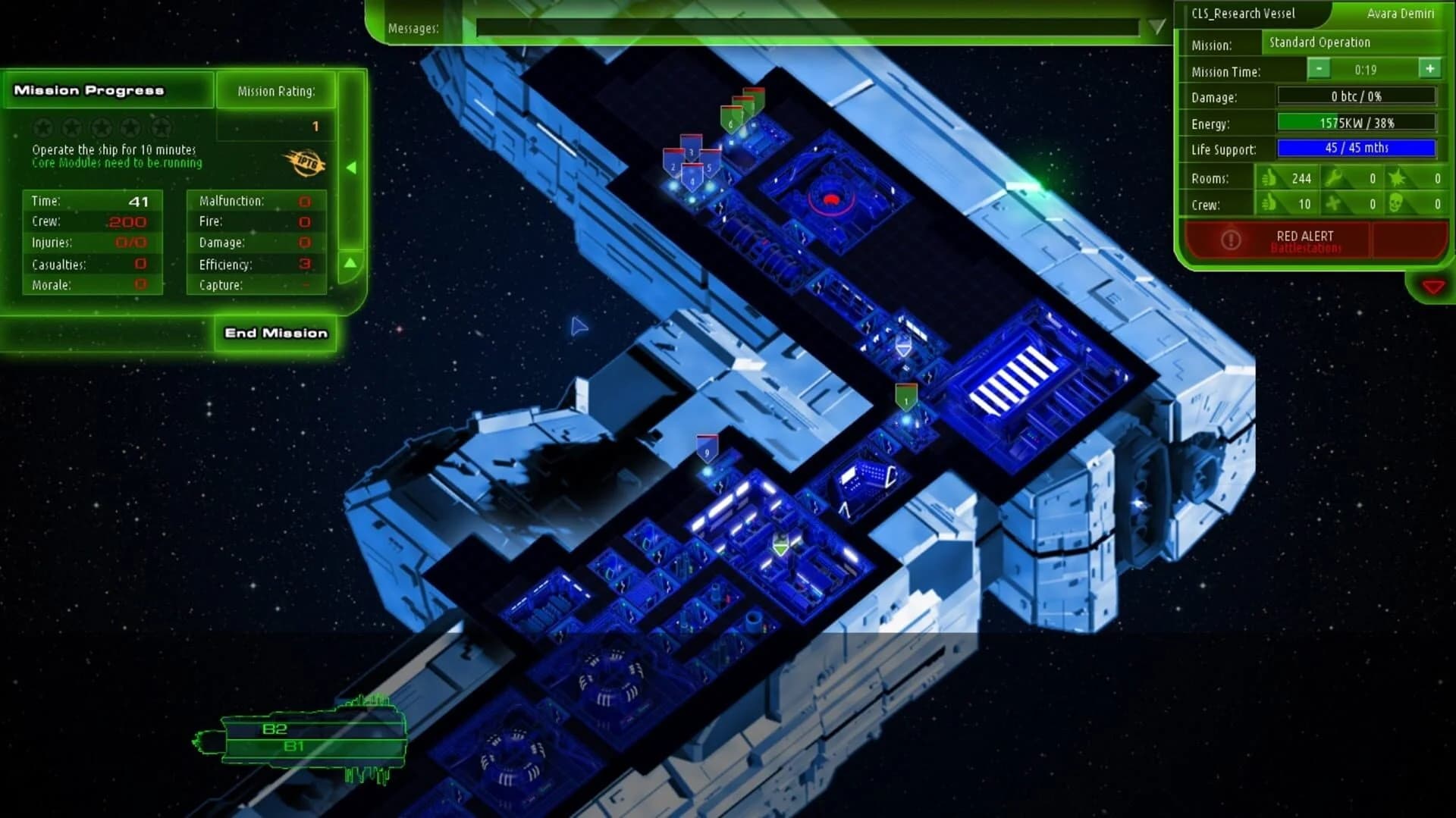The width and height of the screenshot is (1456, 818).
Task: Click the Rooms thumbs-up rating icon
Action: coord(1270,177)
